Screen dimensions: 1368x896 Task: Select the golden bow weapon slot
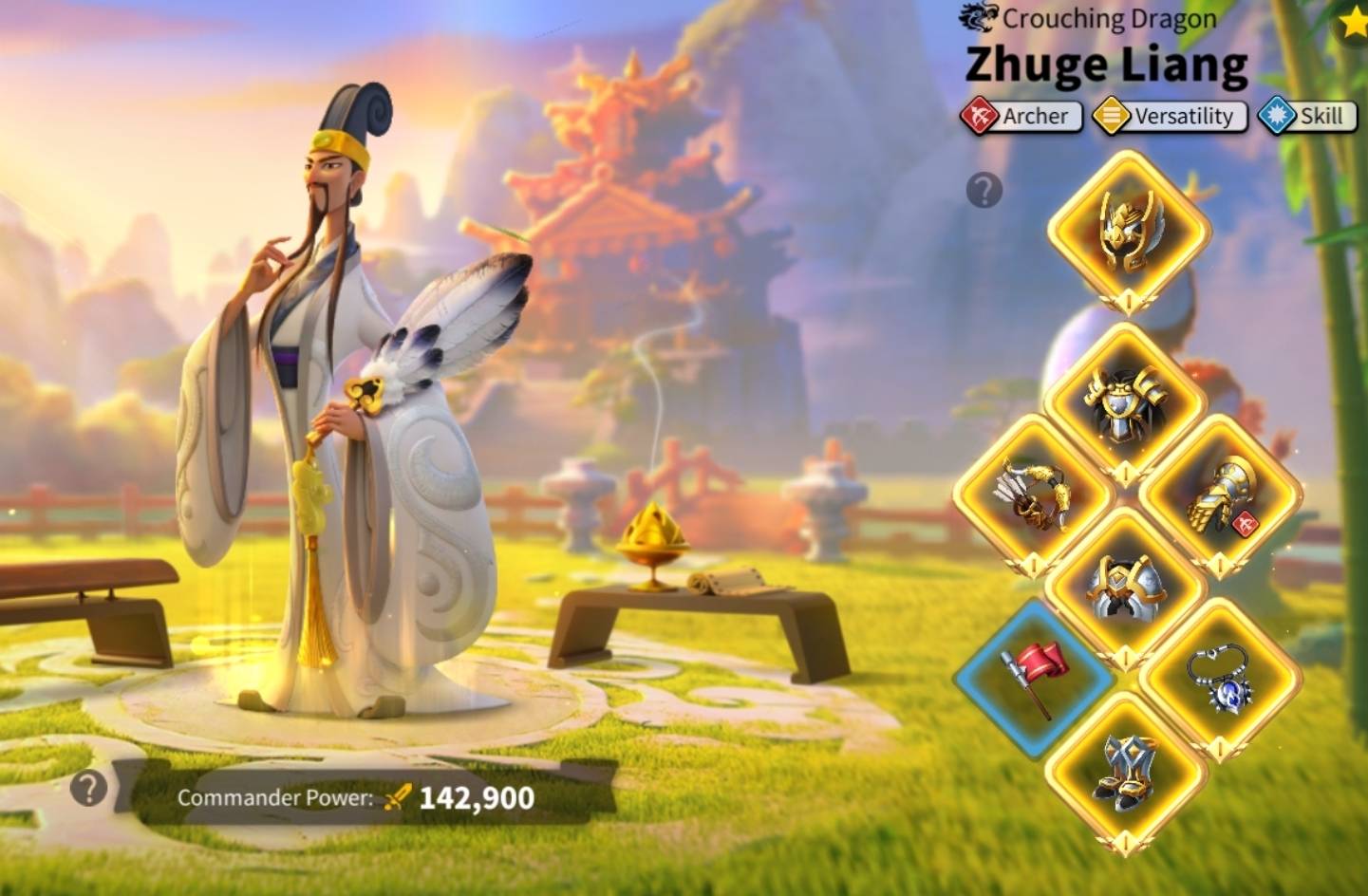click(x=1032, y=495)
